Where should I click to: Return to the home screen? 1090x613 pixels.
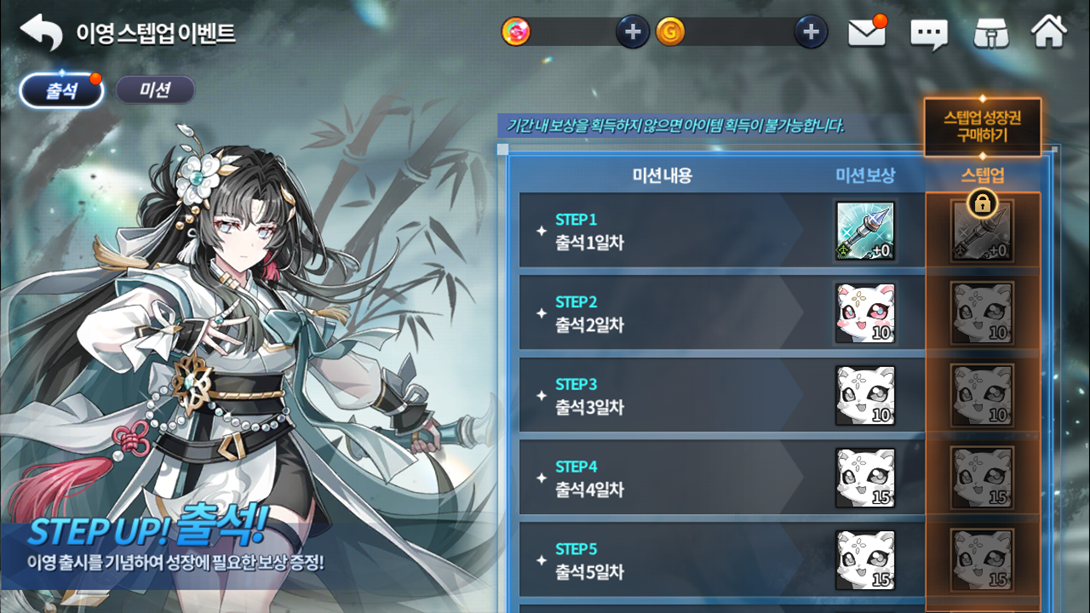pos(1049,32)
